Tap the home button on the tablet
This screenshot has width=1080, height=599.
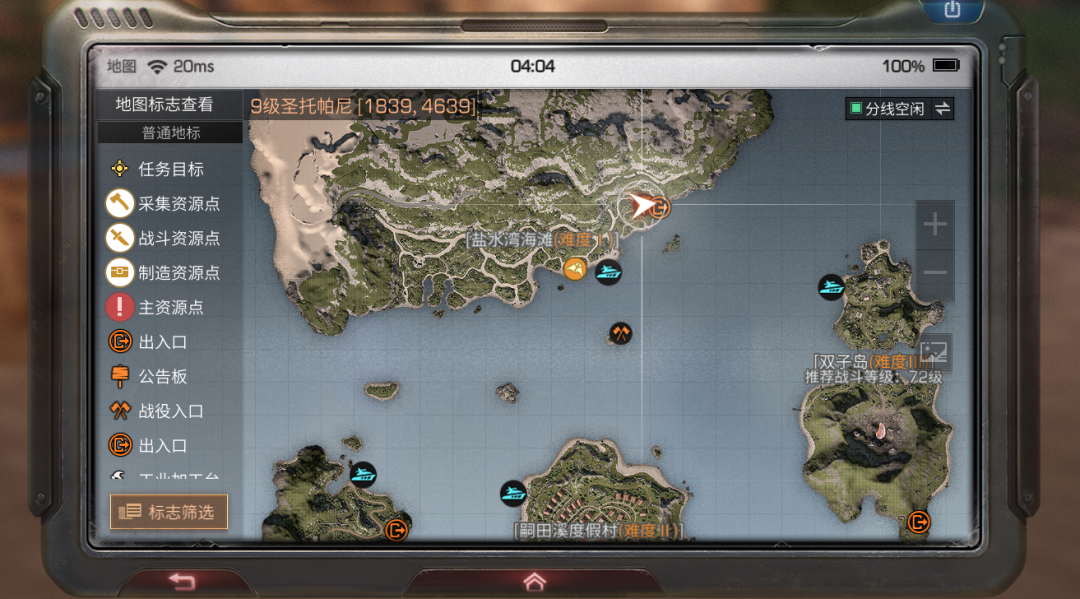(534, 581)
